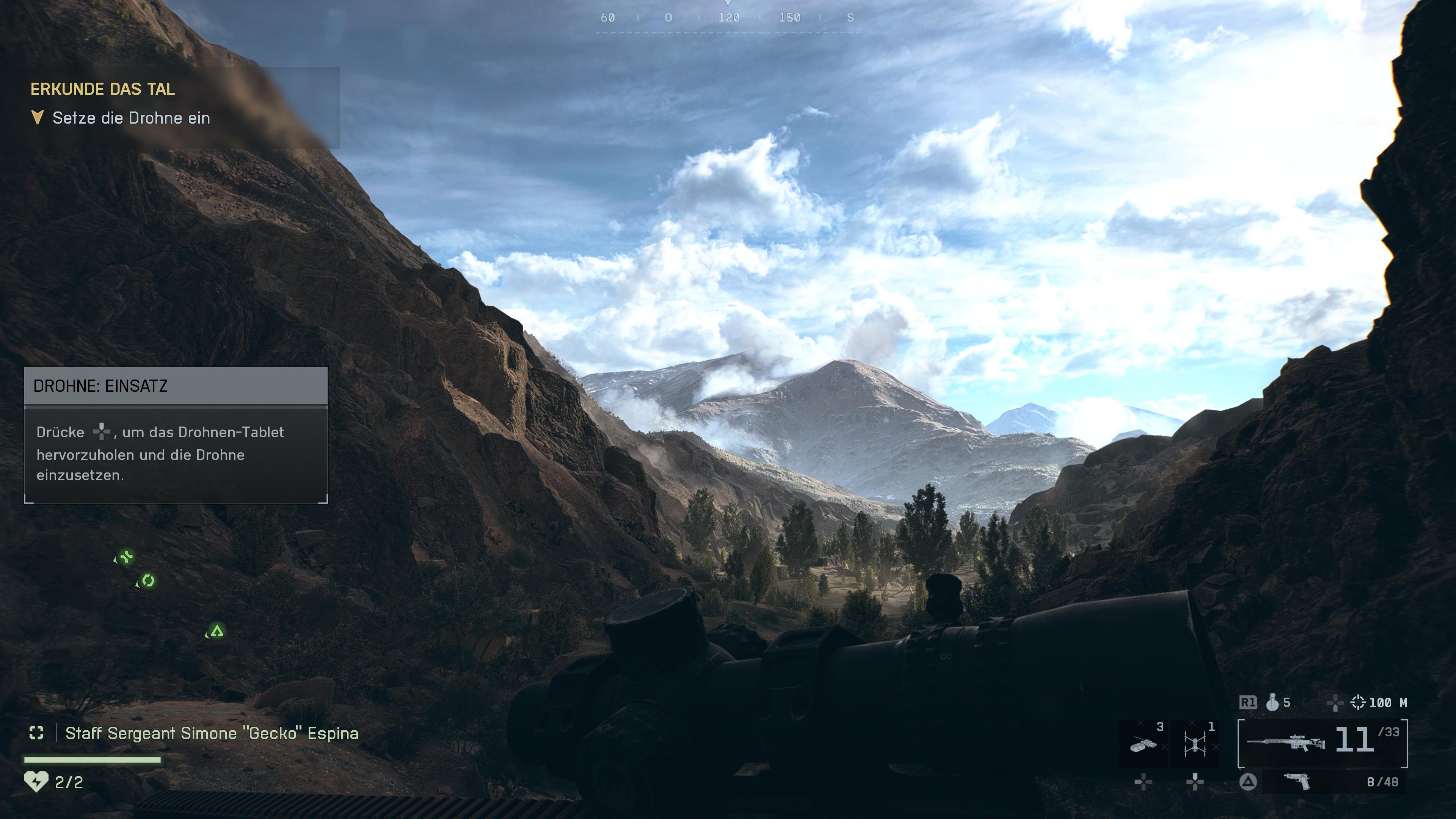The image size is (1456, 819).
Task: Click the circular-arrows squadmate marker
Action: (x=147, y=581)
